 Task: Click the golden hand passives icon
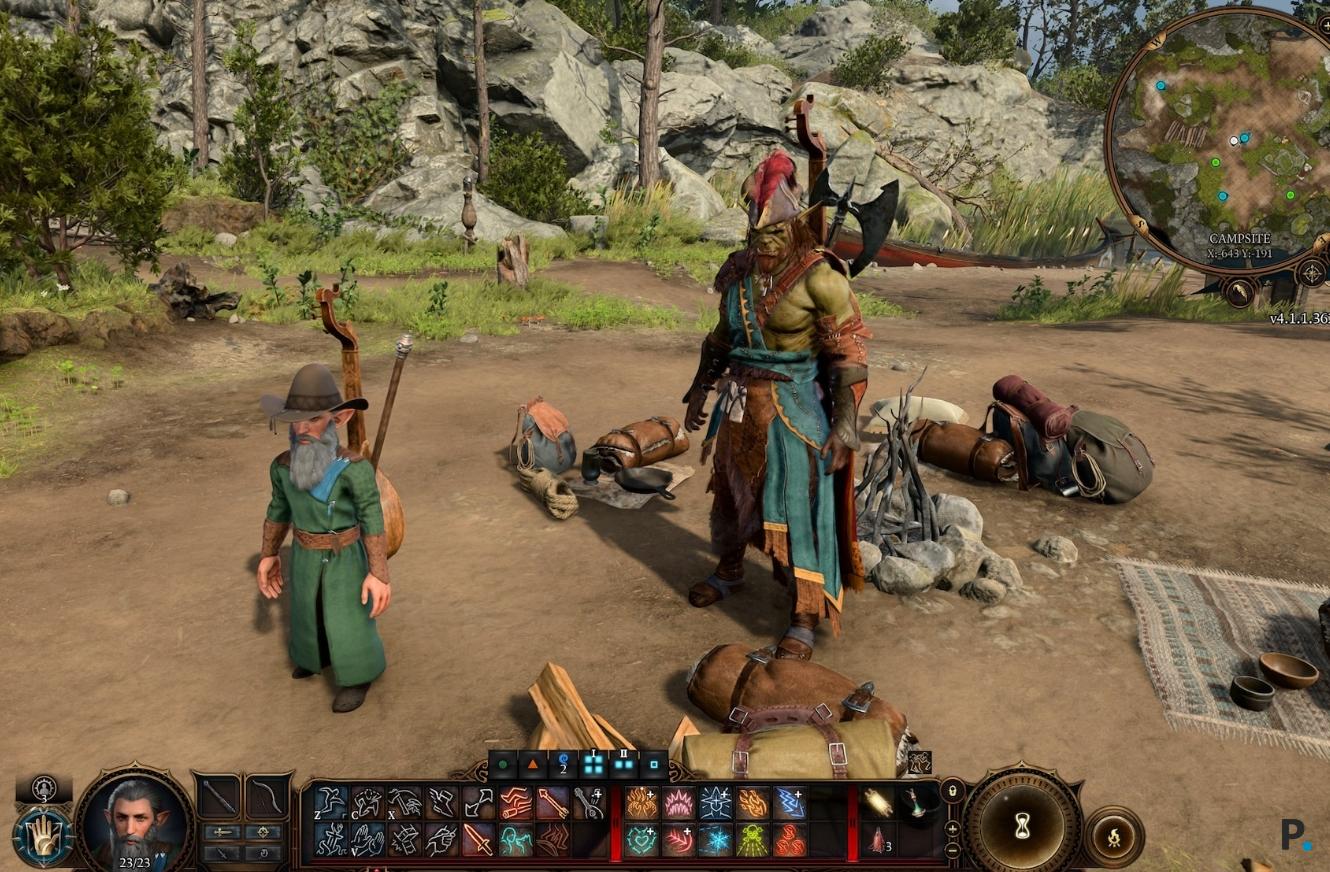[x=42, y=836]
